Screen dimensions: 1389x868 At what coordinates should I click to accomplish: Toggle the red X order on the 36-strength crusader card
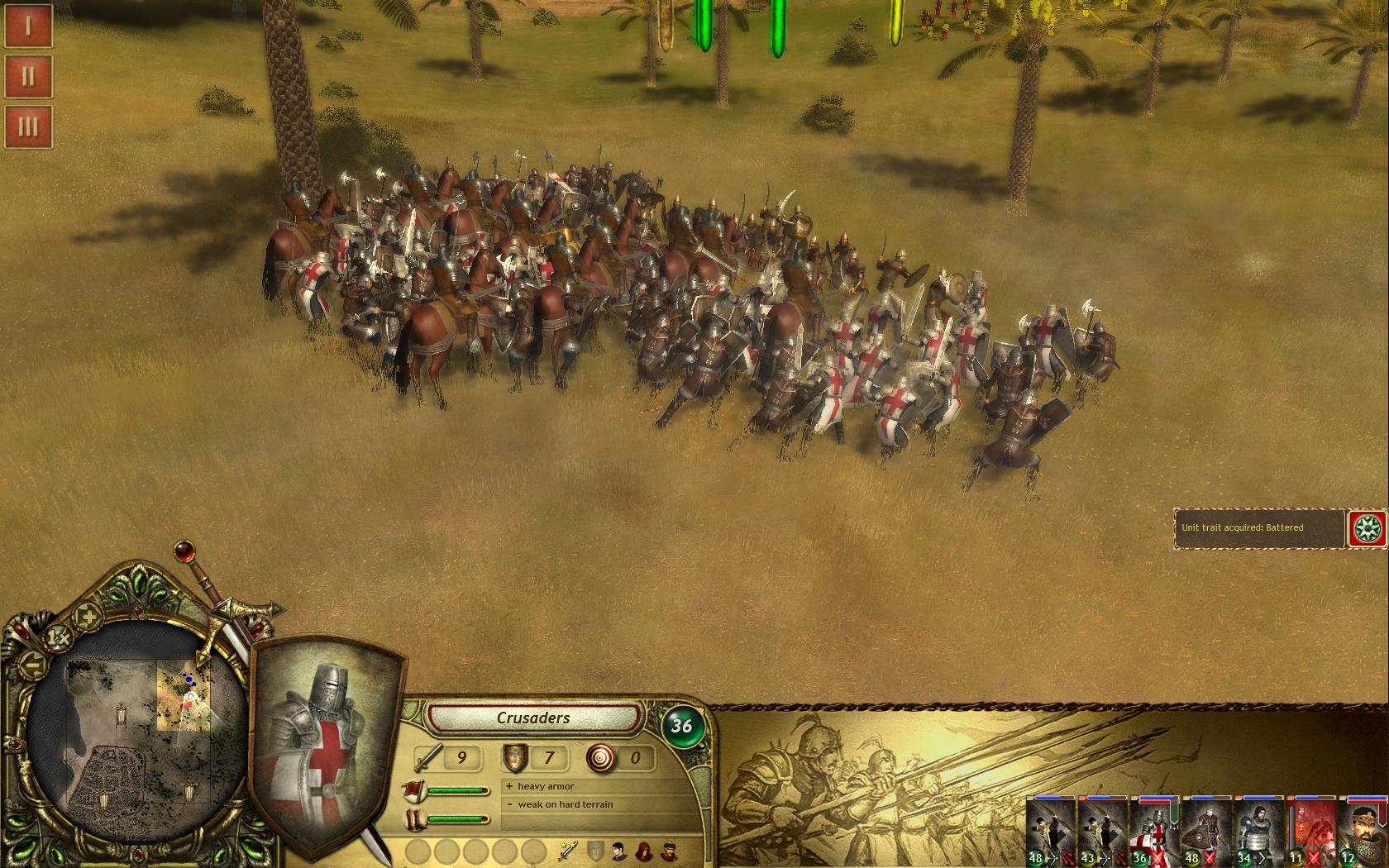(x=1158, y=857)
